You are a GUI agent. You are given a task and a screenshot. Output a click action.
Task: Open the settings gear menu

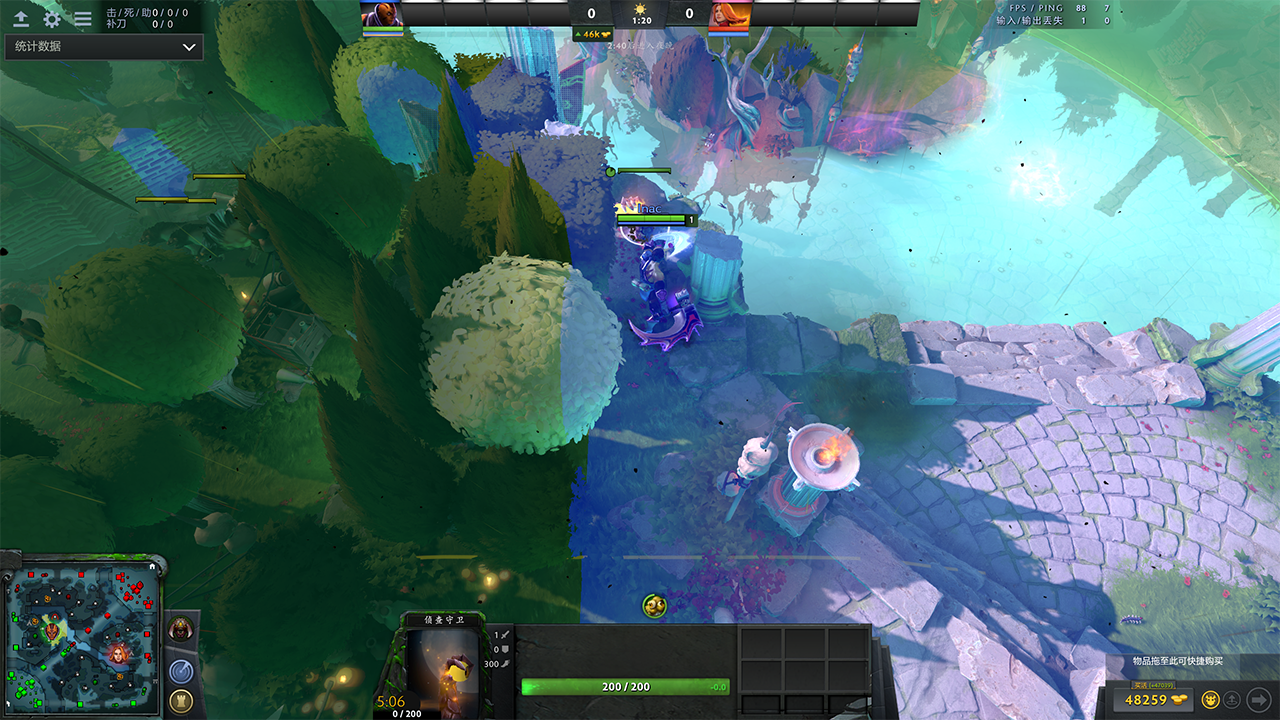pyautogui.click(x=52, y=18)
